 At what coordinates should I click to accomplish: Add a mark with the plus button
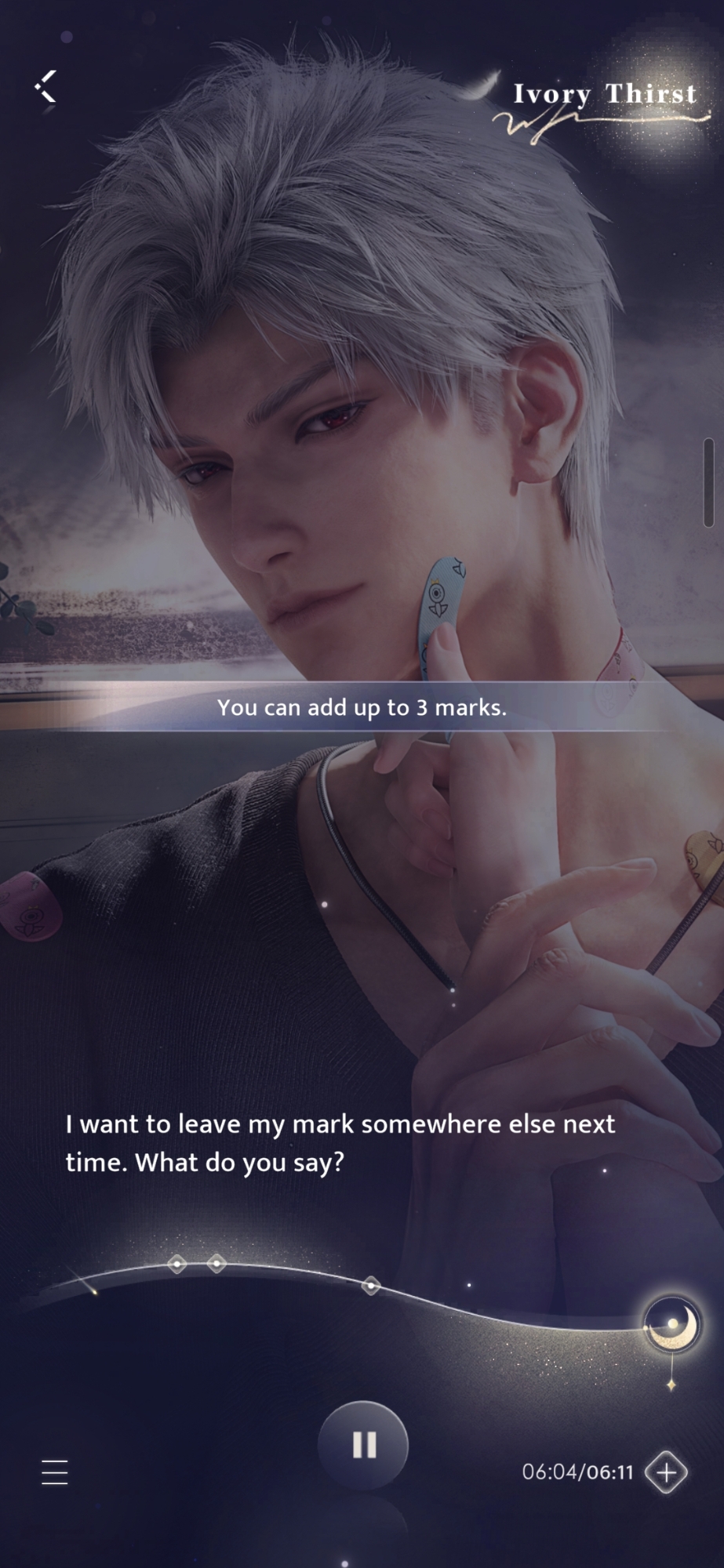pos(666,1472)
